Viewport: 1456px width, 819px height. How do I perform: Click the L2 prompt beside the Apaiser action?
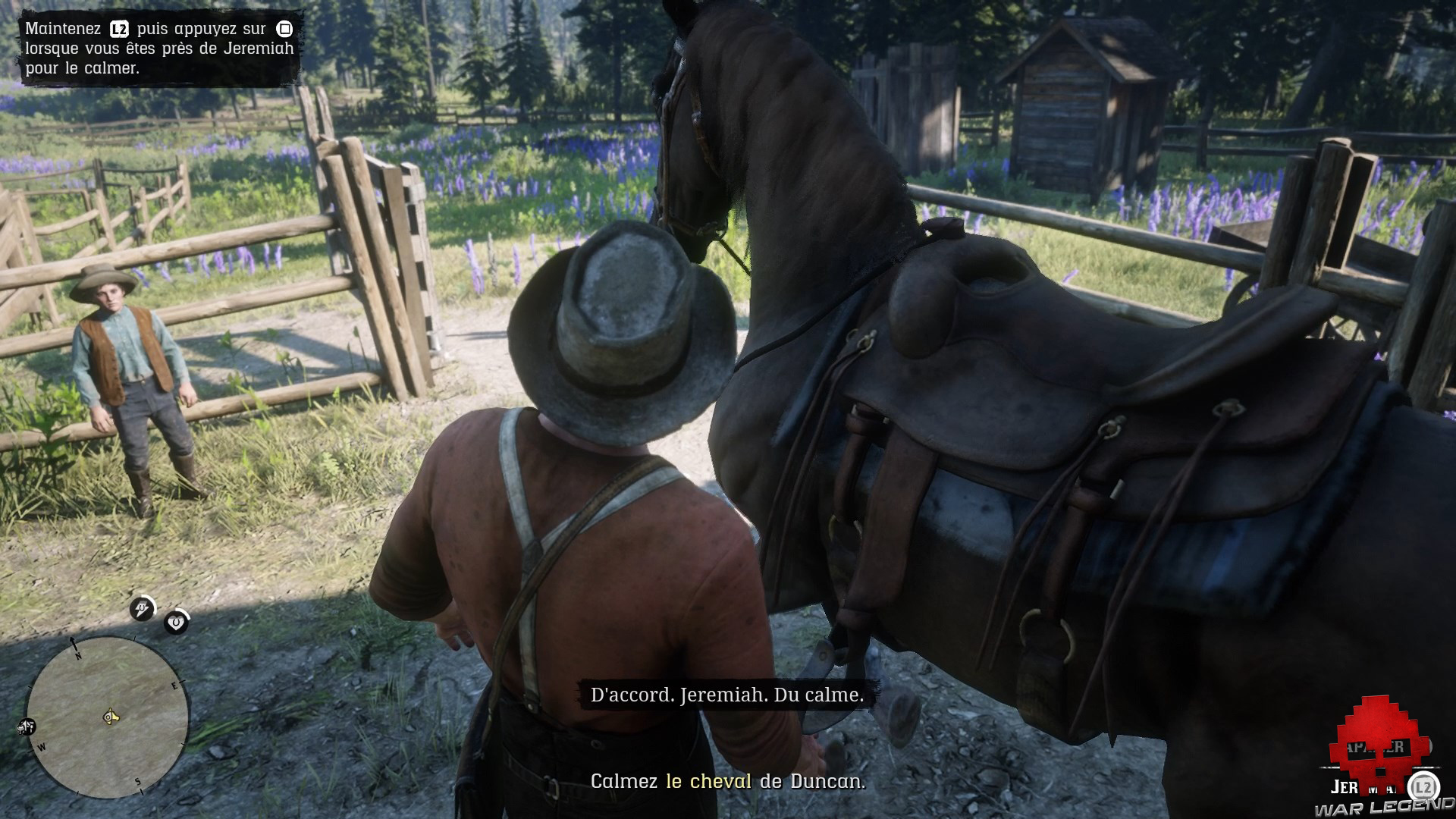(x=1423, y=786)
